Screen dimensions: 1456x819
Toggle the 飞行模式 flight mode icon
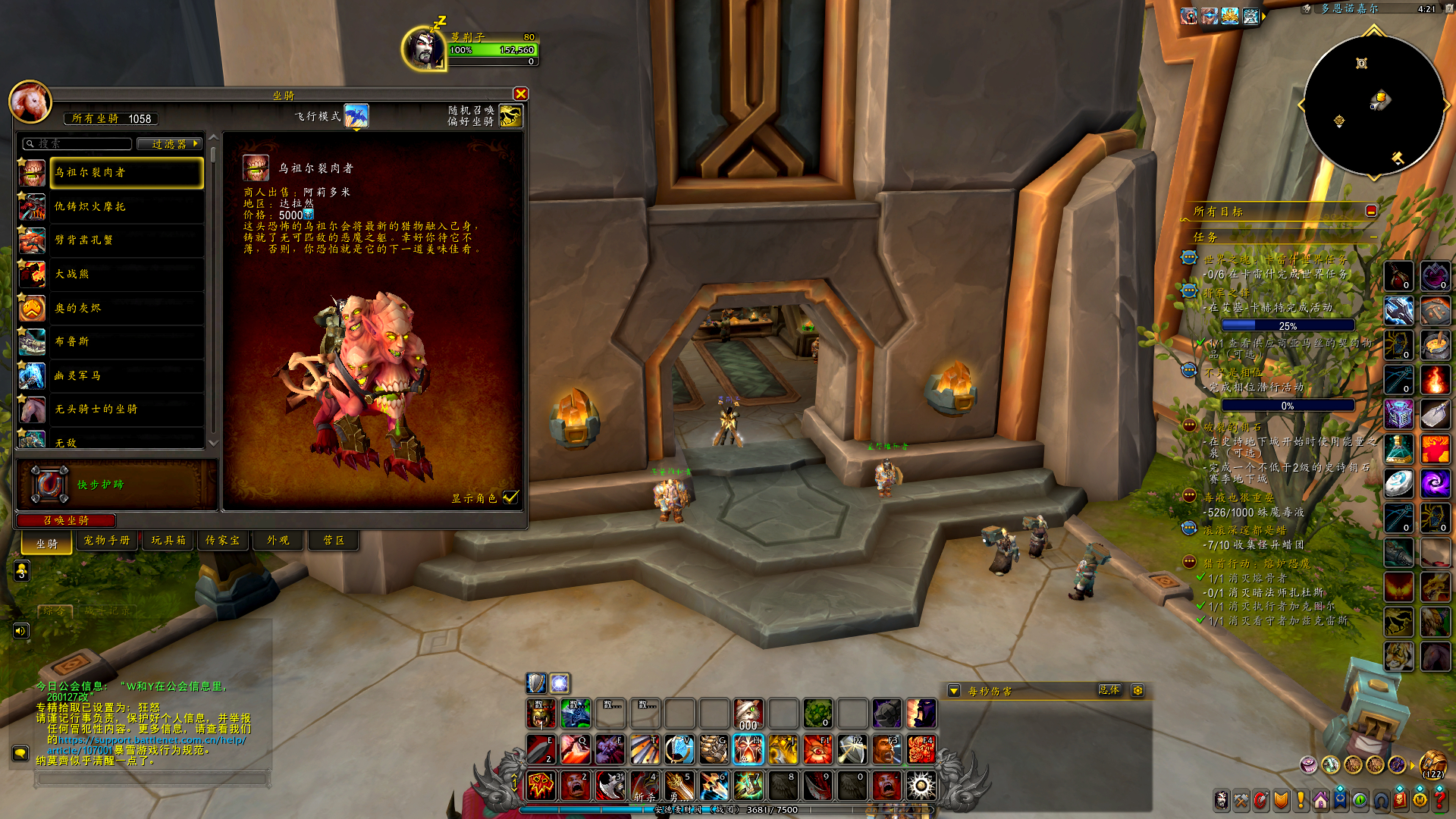click(x=356, y=116)
